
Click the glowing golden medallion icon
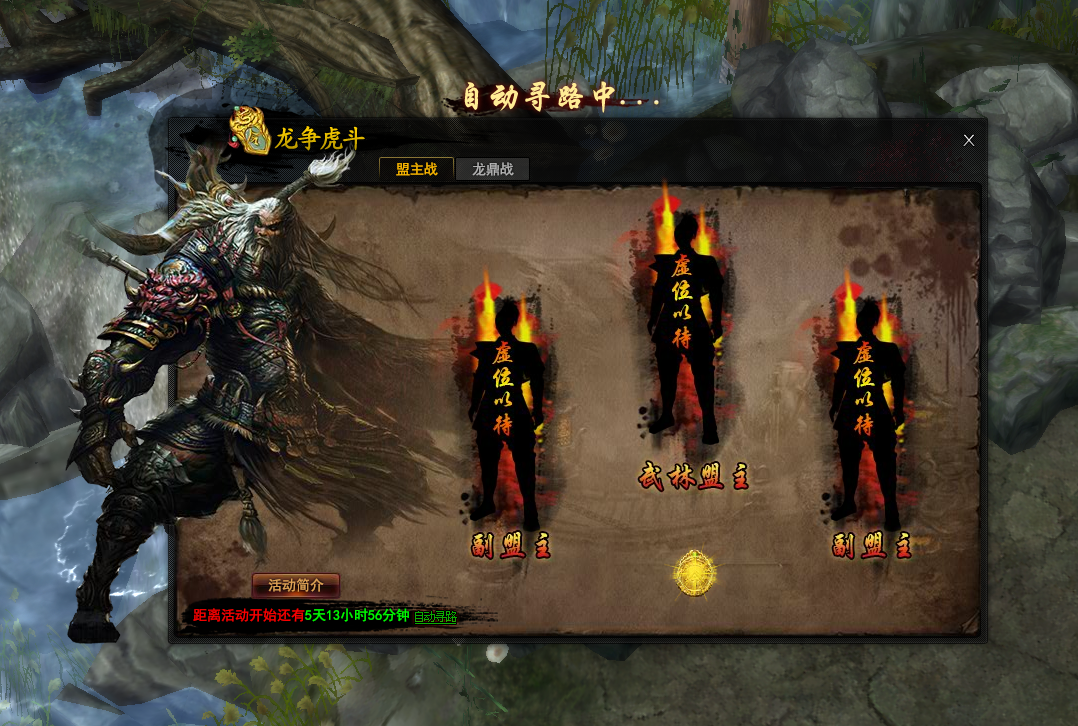click(694, 573)
